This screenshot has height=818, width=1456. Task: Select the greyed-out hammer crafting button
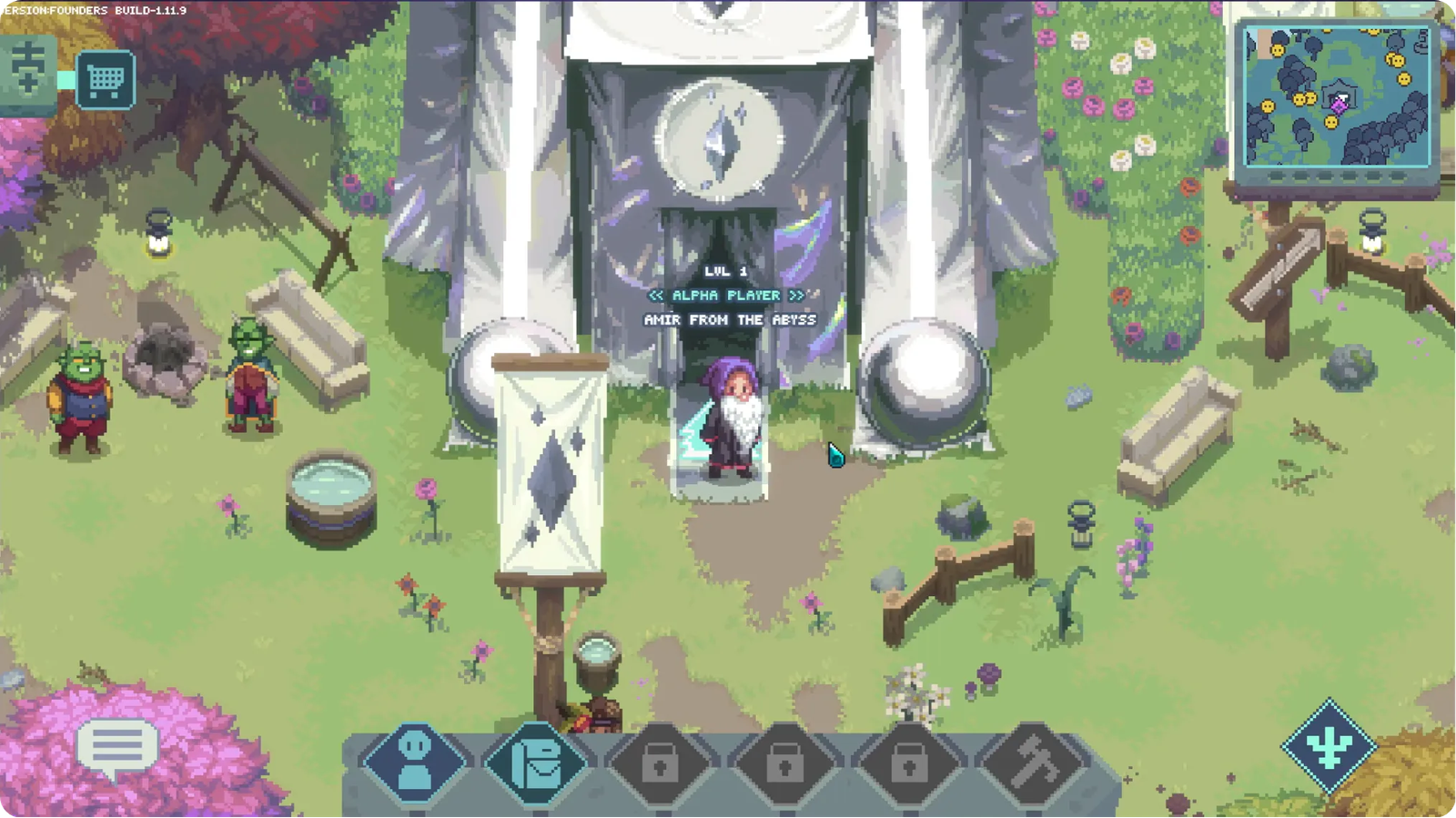point(1034,762)
